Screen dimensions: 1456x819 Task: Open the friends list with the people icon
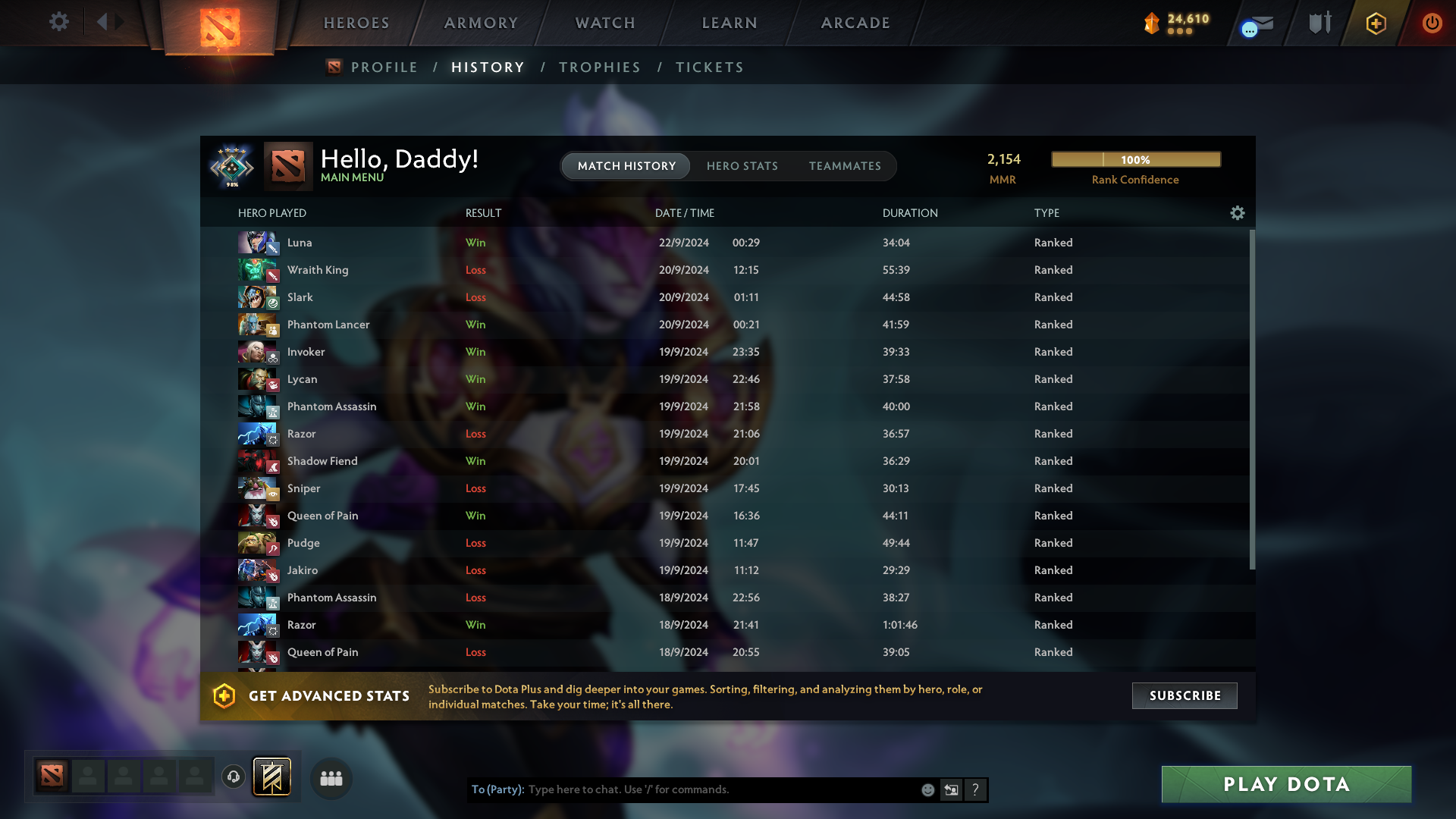coord(330,777)
